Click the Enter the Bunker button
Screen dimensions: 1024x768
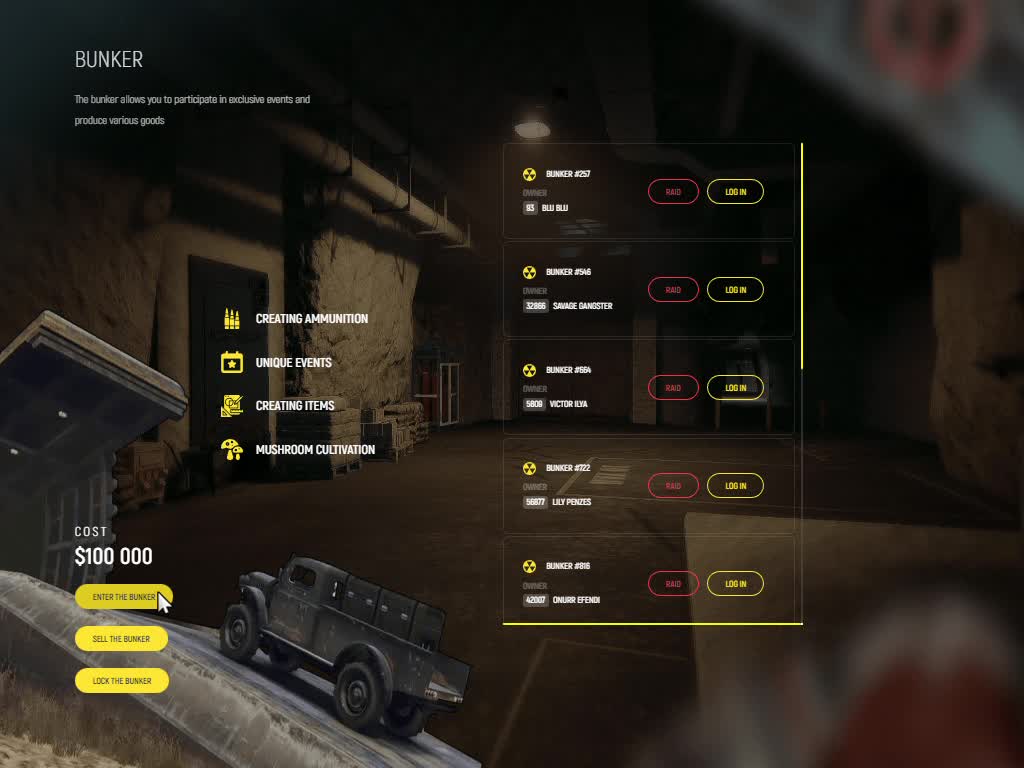(123, 597)
